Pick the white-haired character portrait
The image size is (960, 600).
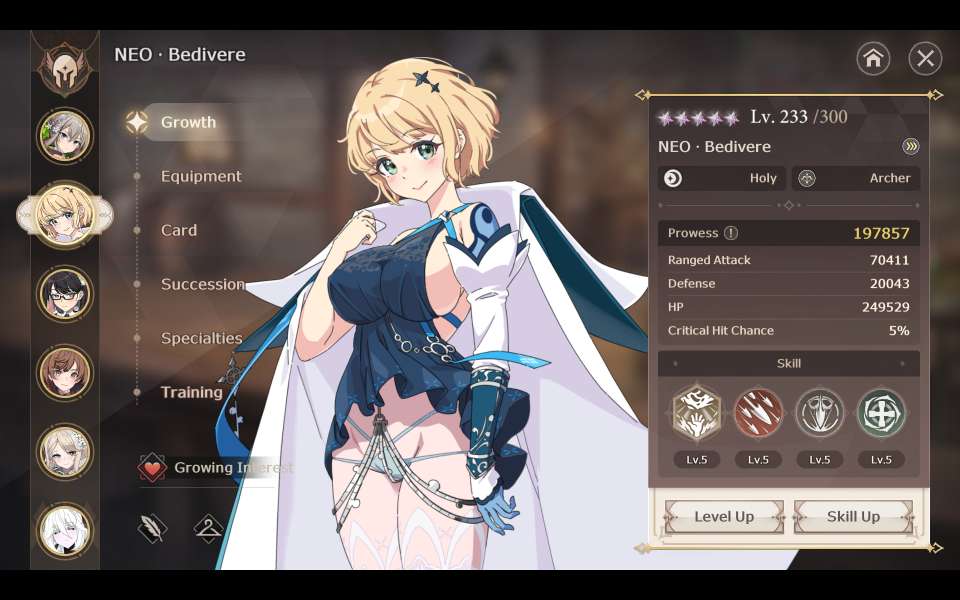pos(65,530)
